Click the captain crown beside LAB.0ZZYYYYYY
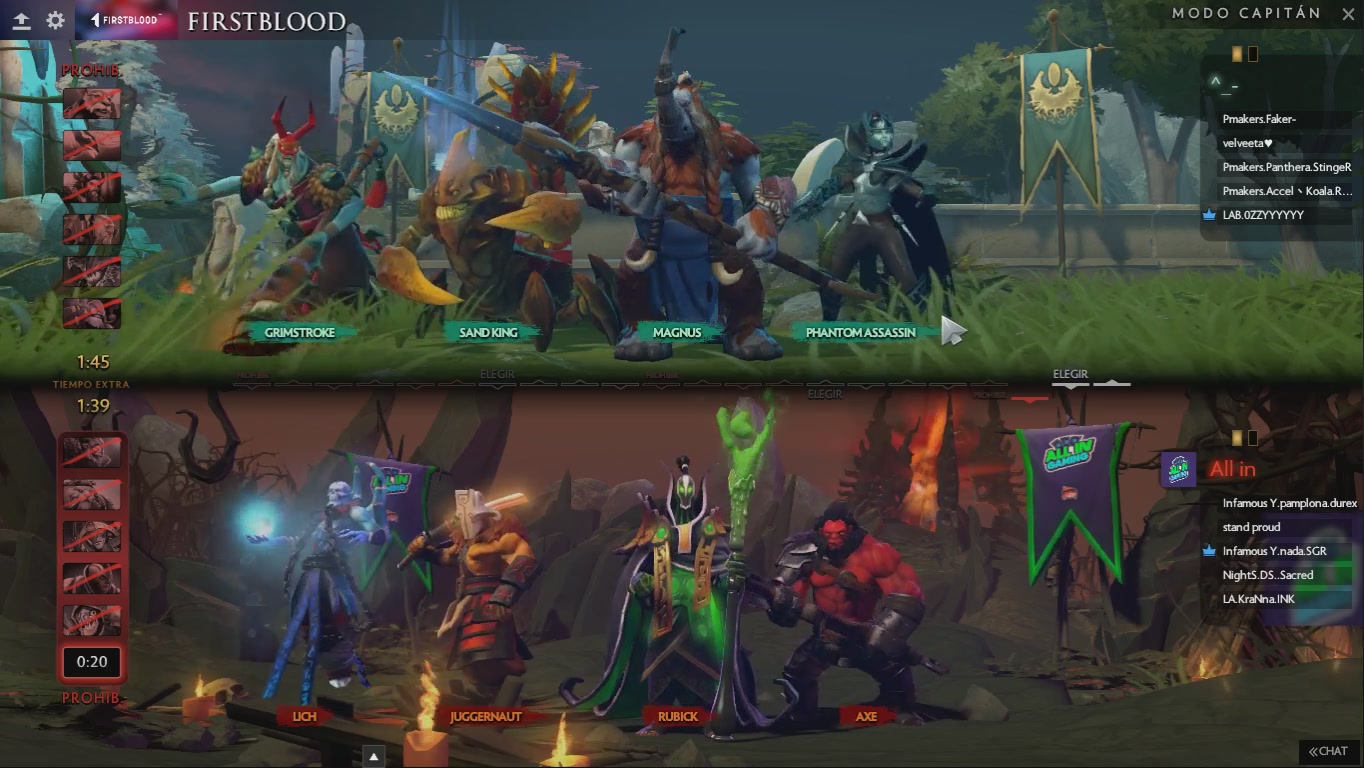 click(1207, 215)
